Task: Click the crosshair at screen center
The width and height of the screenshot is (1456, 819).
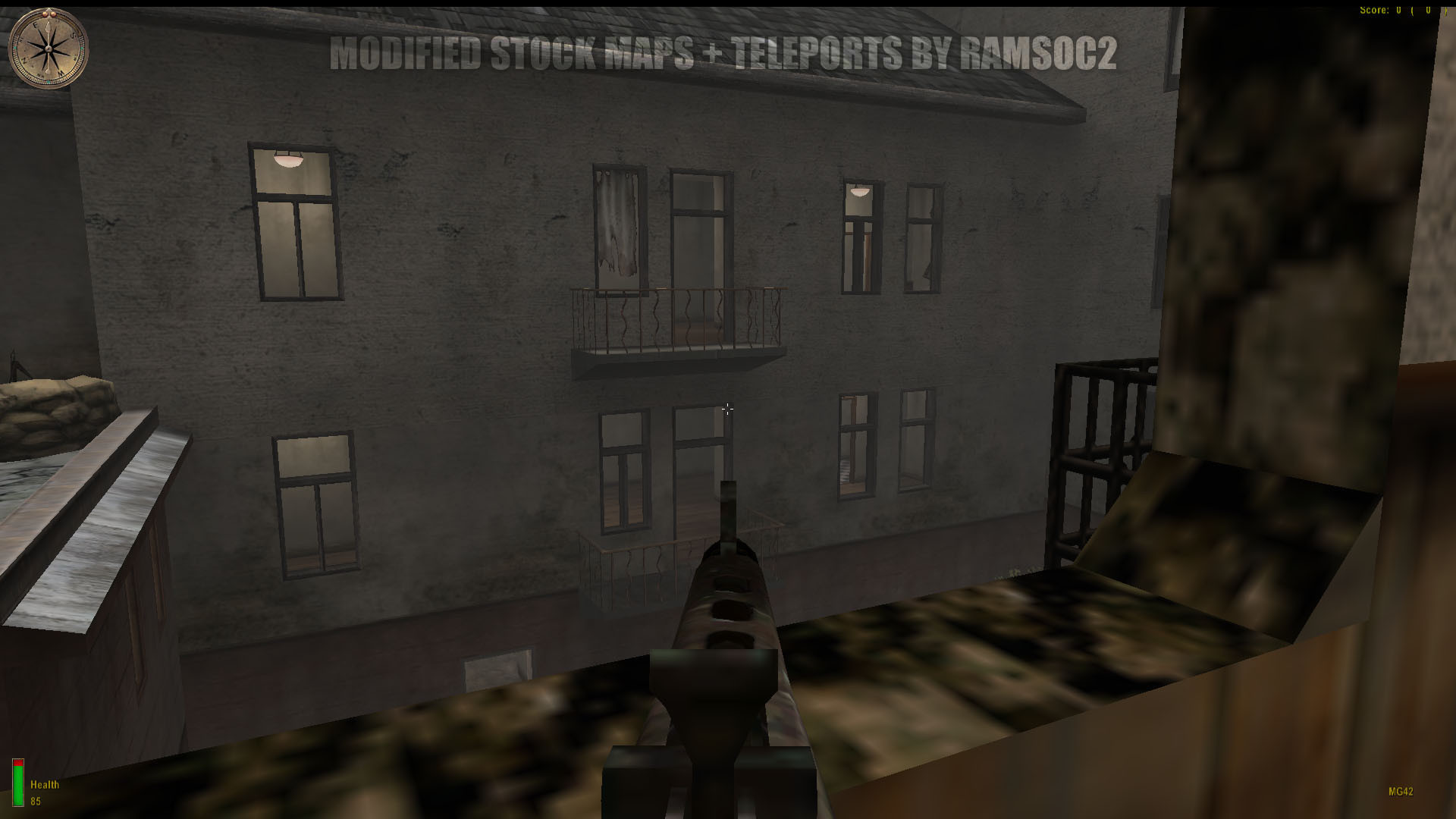Action: (x=728, y=409)
